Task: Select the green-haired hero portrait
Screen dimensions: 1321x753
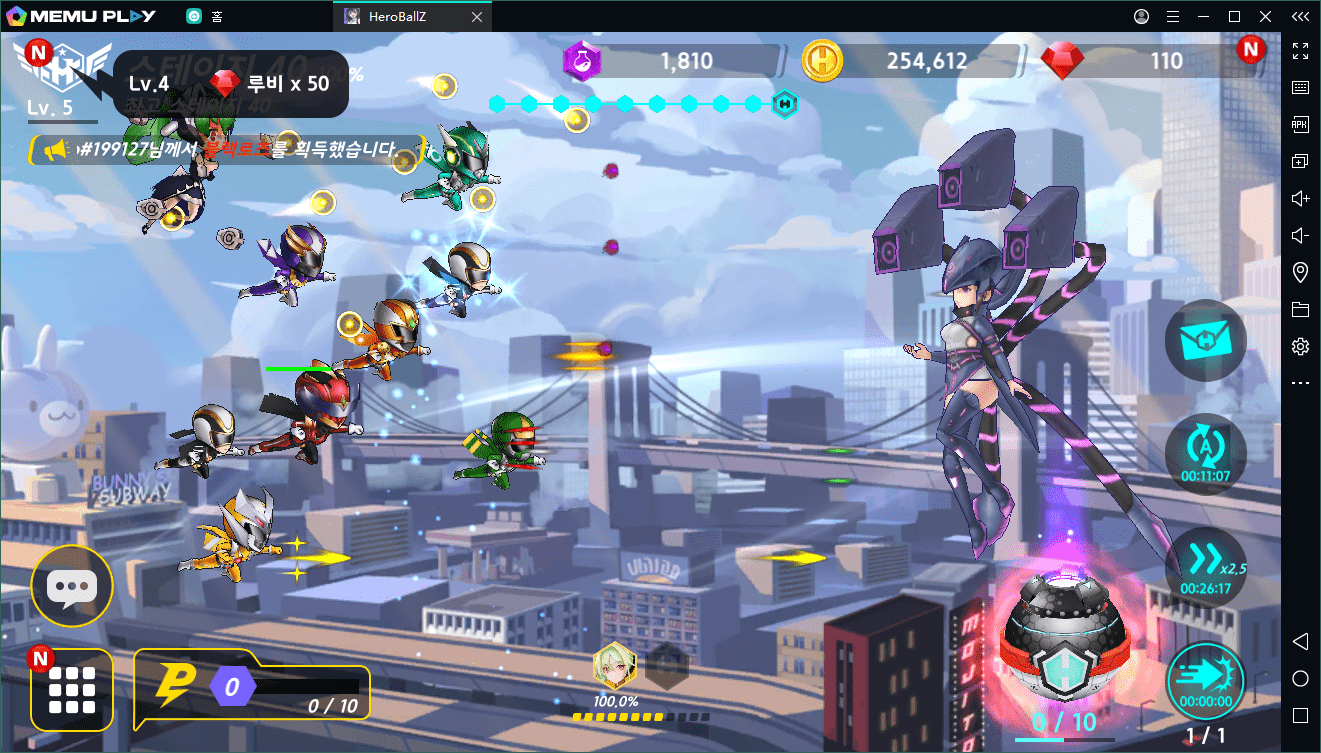Action: tap(614, 666)
